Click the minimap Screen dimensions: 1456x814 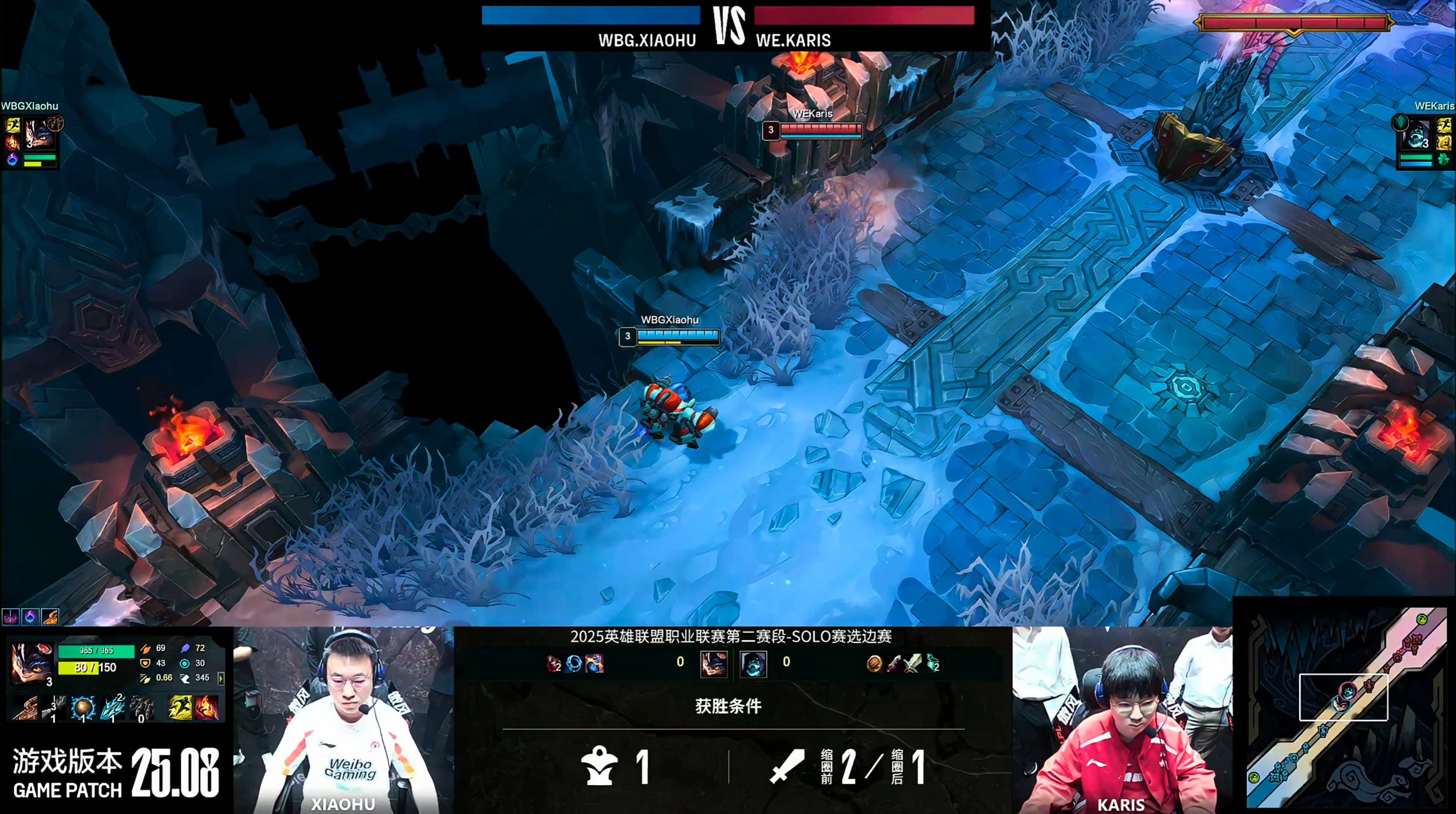point(1344,707)
